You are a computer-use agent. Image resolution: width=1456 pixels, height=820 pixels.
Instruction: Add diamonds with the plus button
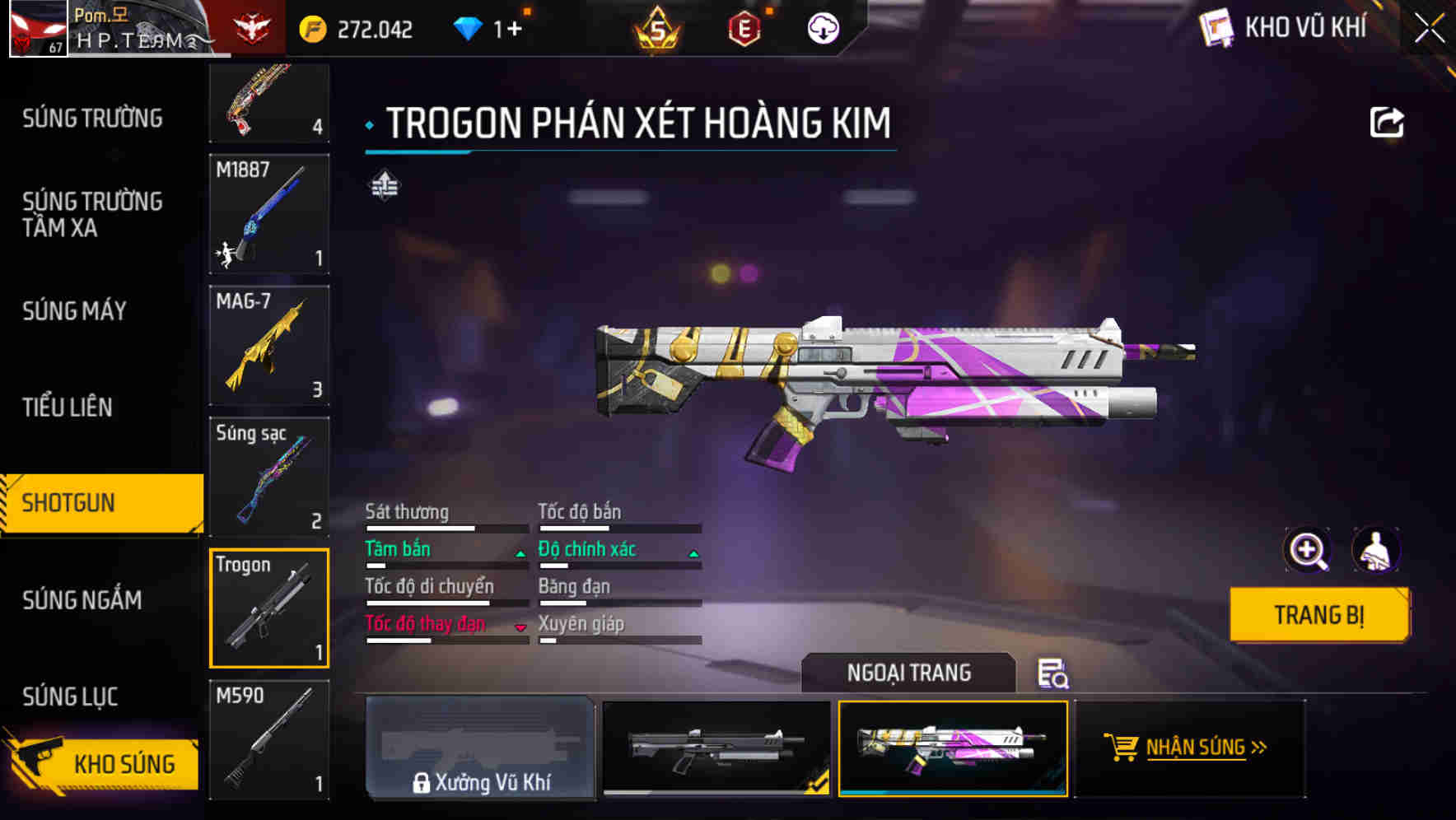(x=514, y=30)
